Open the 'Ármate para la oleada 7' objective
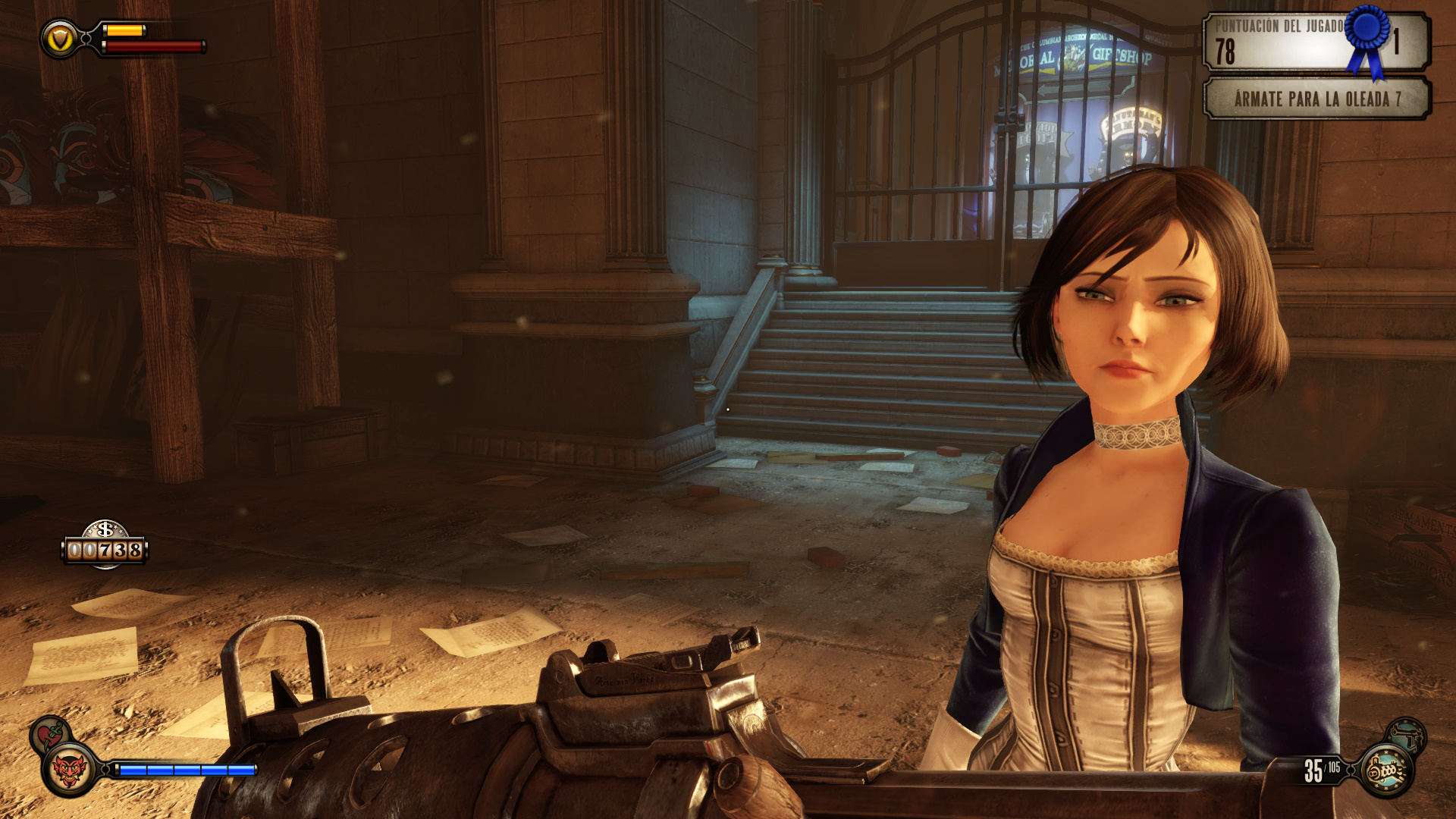This screenshot has height=819, width=1456. 1317,99
